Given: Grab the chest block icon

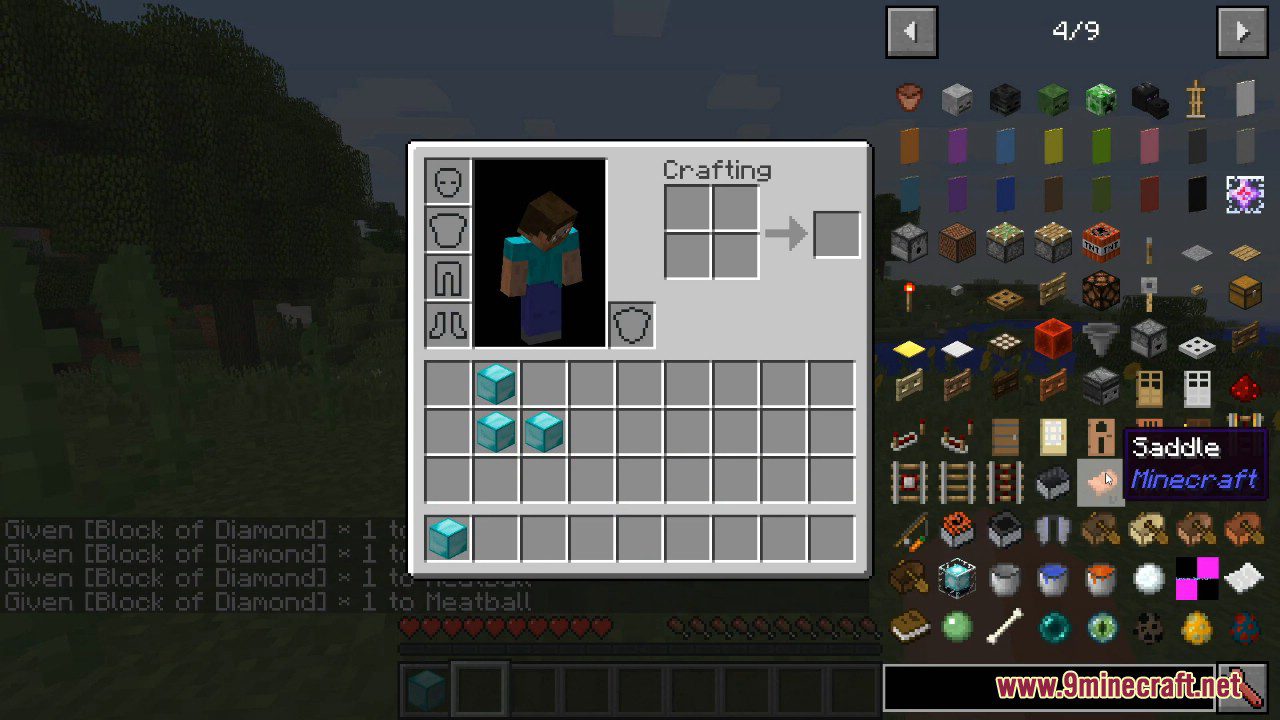Looking at the screenshot, I should tap(1244, 292).
